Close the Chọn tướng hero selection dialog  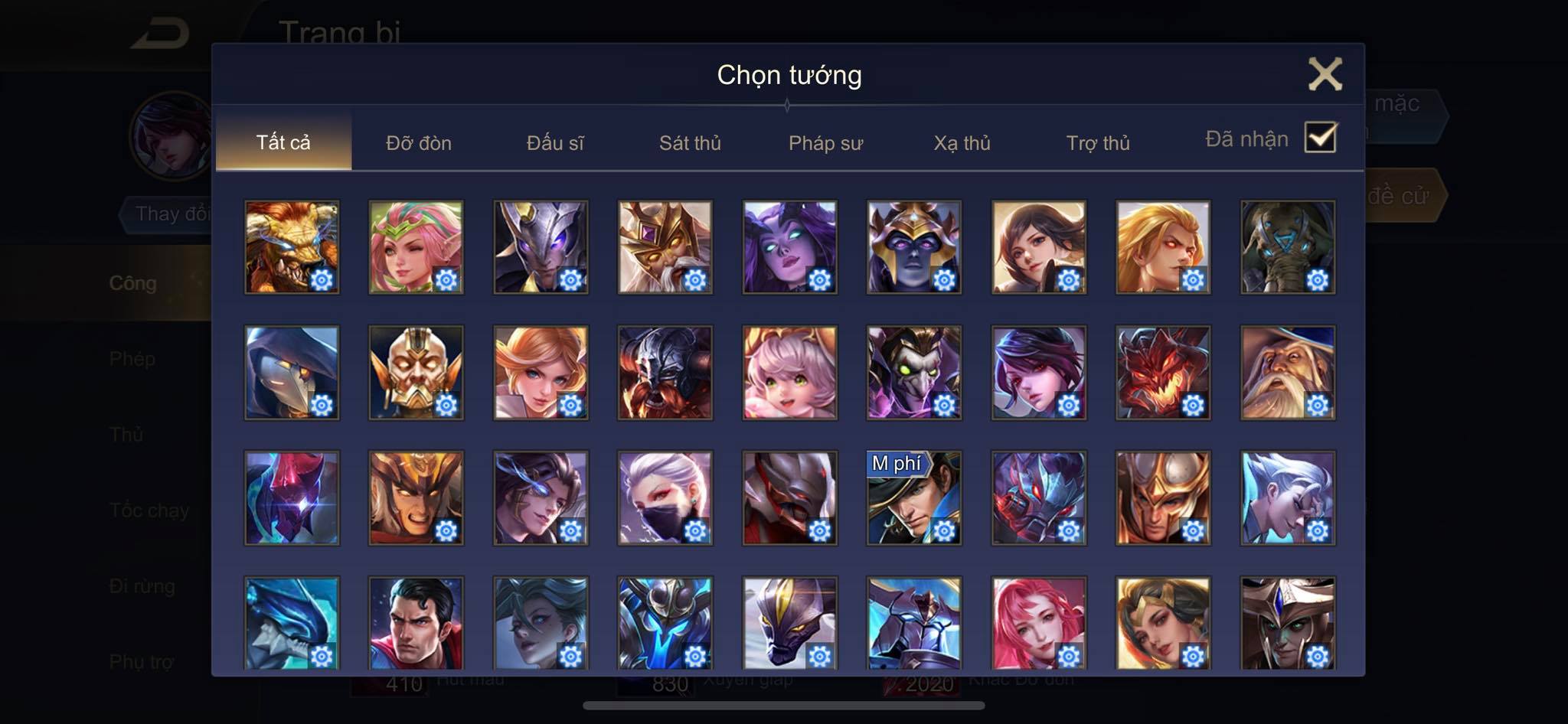point(1325,74)
